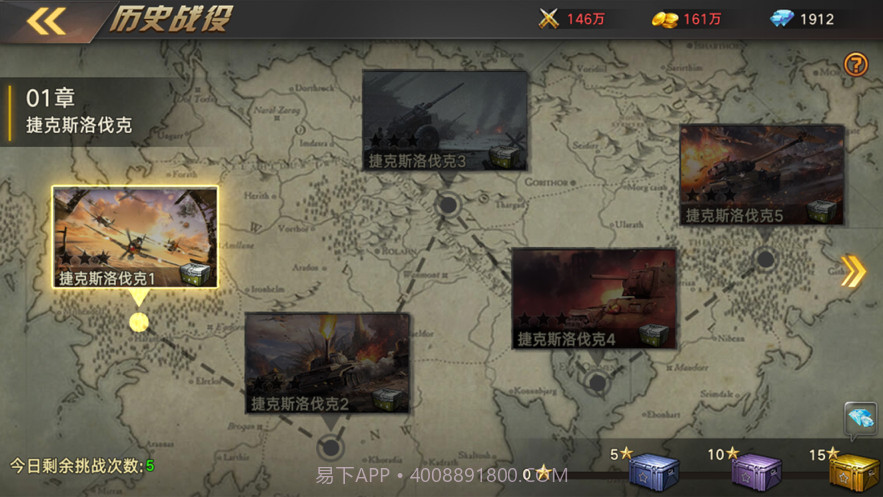Select the 捷克斯洛伐克1 stage tile

pyautogui.click(x=135, y=237)
